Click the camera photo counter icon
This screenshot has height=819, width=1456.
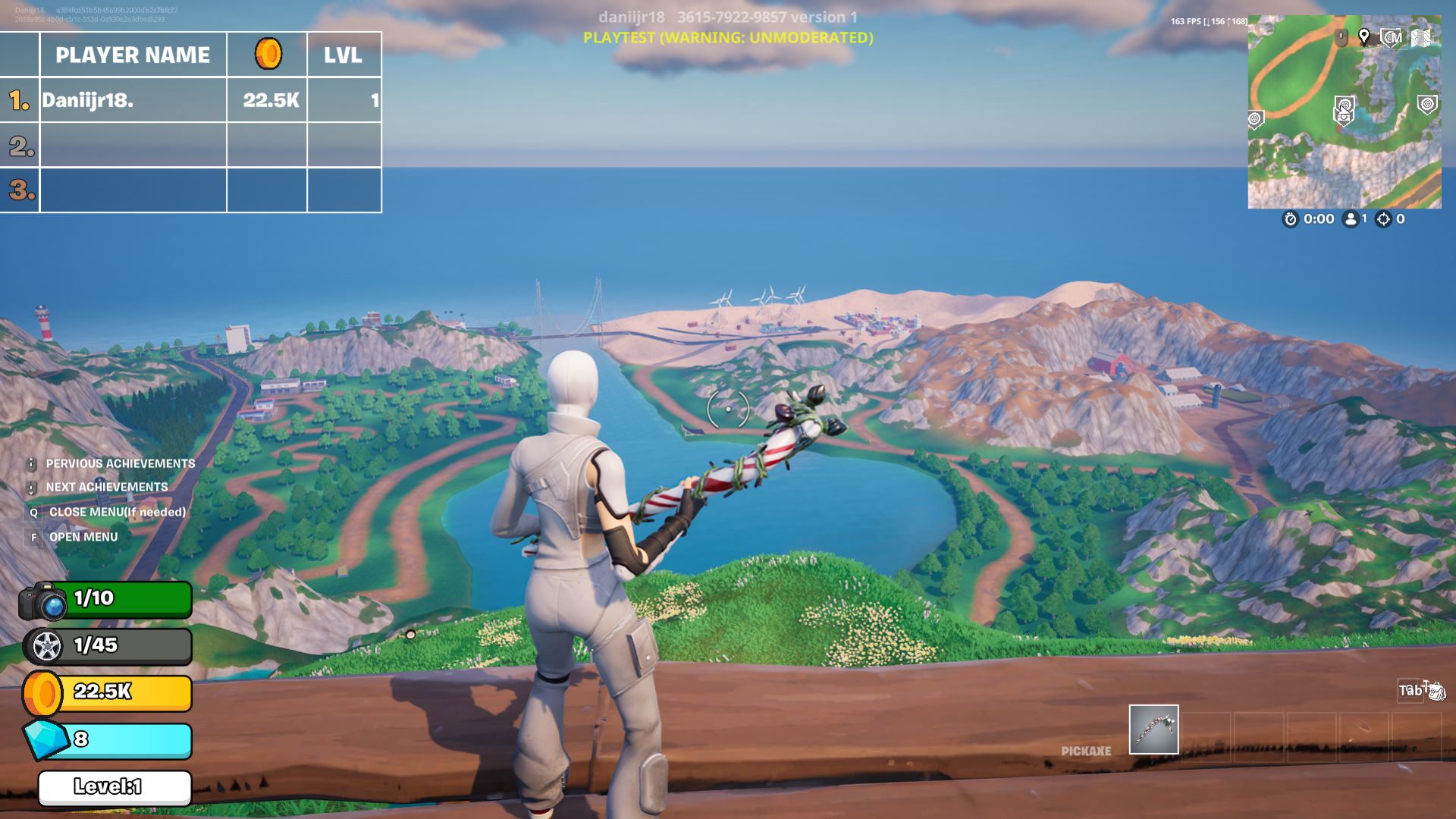43,601
